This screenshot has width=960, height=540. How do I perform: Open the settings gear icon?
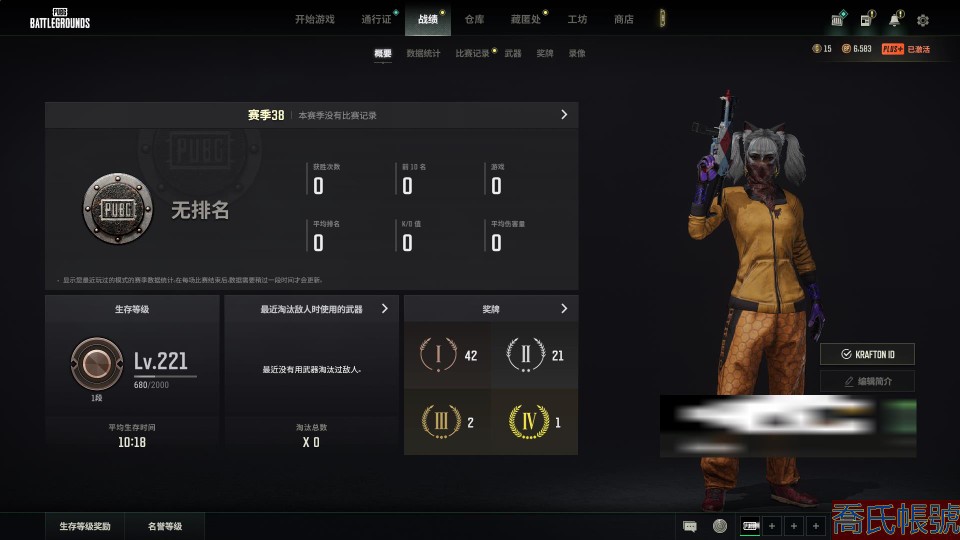(922, 20)
